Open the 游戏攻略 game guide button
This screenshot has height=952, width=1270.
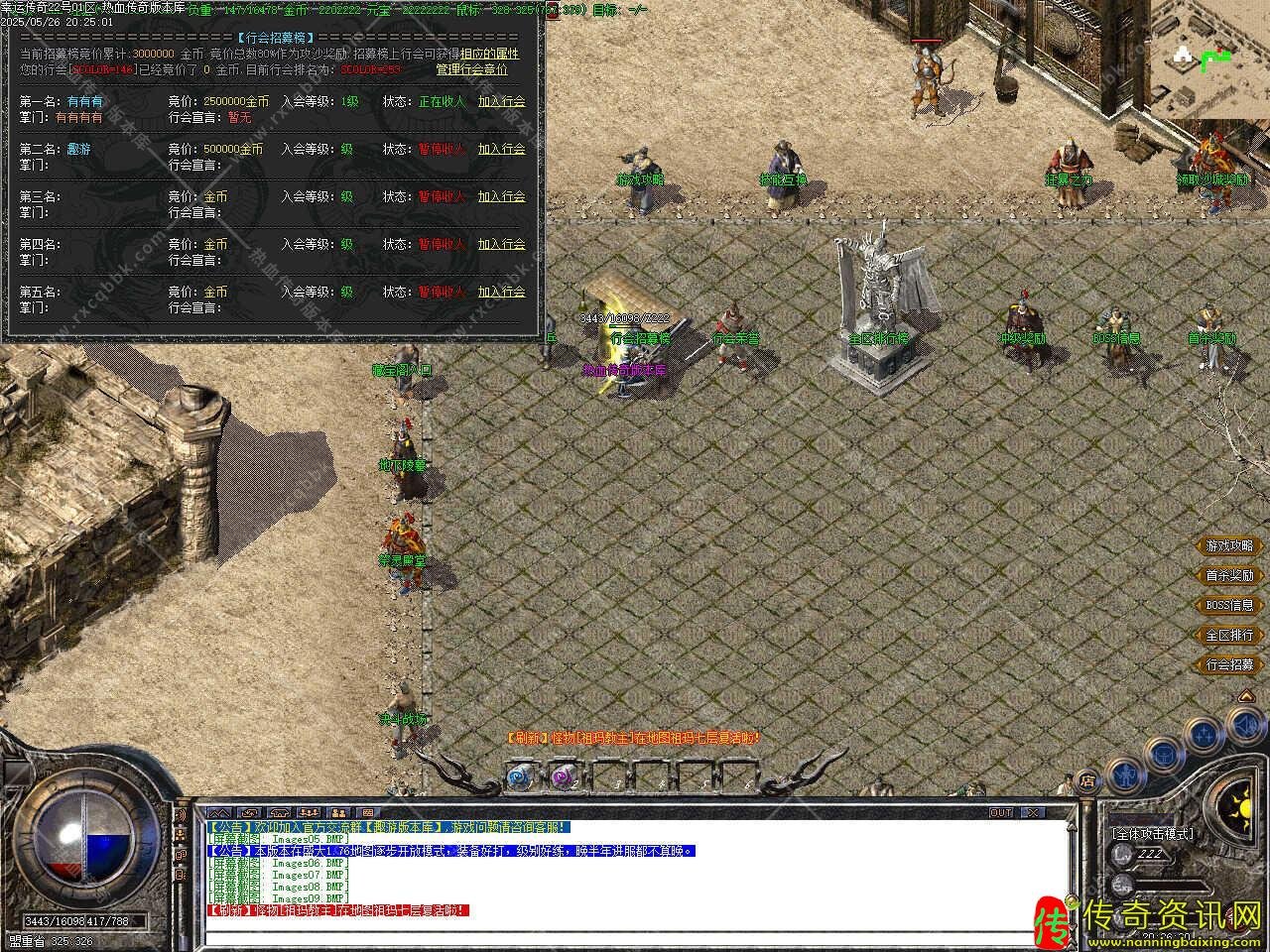[x=1229, y=546]
